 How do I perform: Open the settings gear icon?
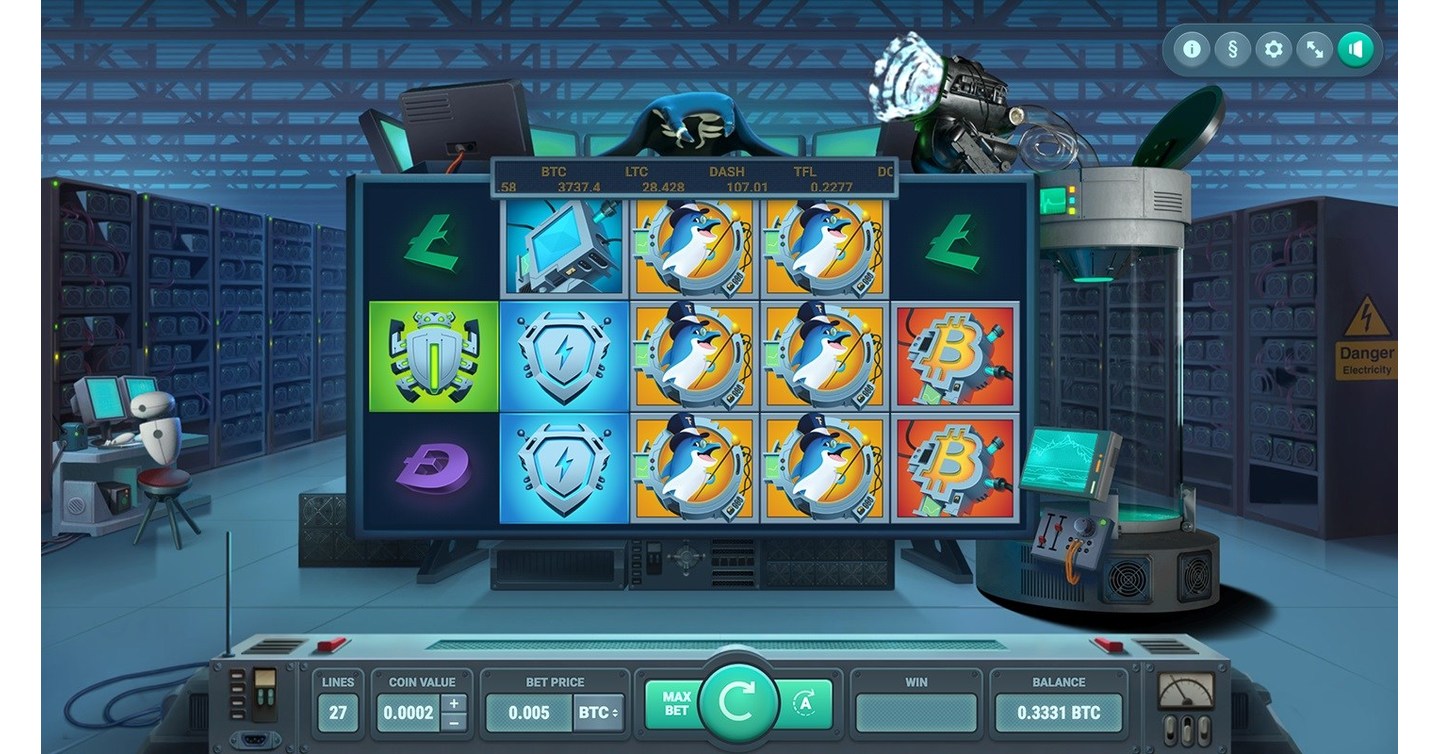pos(1272,48)
